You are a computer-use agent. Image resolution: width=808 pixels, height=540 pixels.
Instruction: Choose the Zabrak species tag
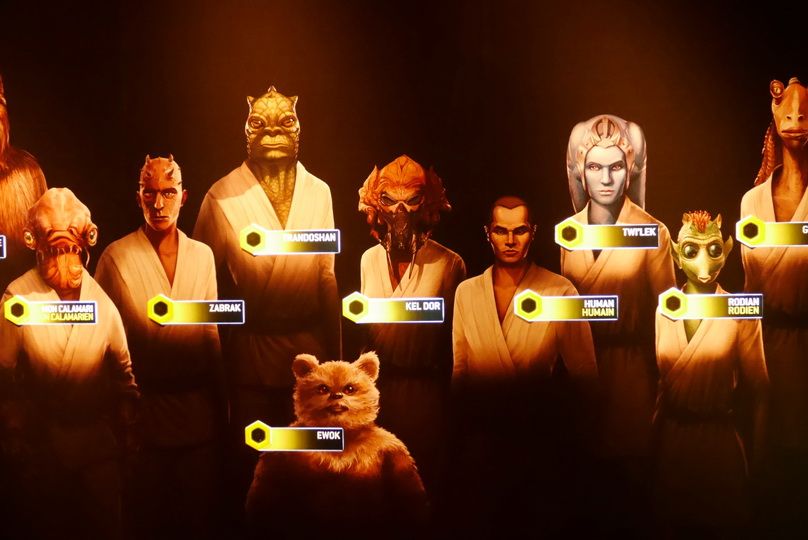click(197, 311)
